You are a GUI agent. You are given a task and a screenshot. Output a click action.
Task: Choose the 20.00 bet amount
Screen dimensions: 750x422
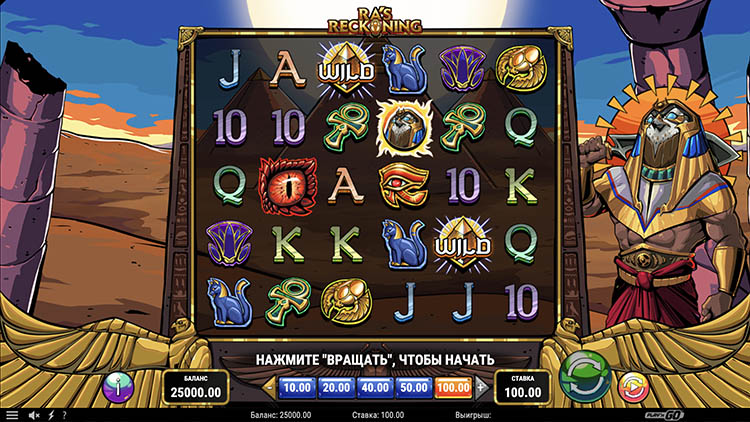pos(335,386)
